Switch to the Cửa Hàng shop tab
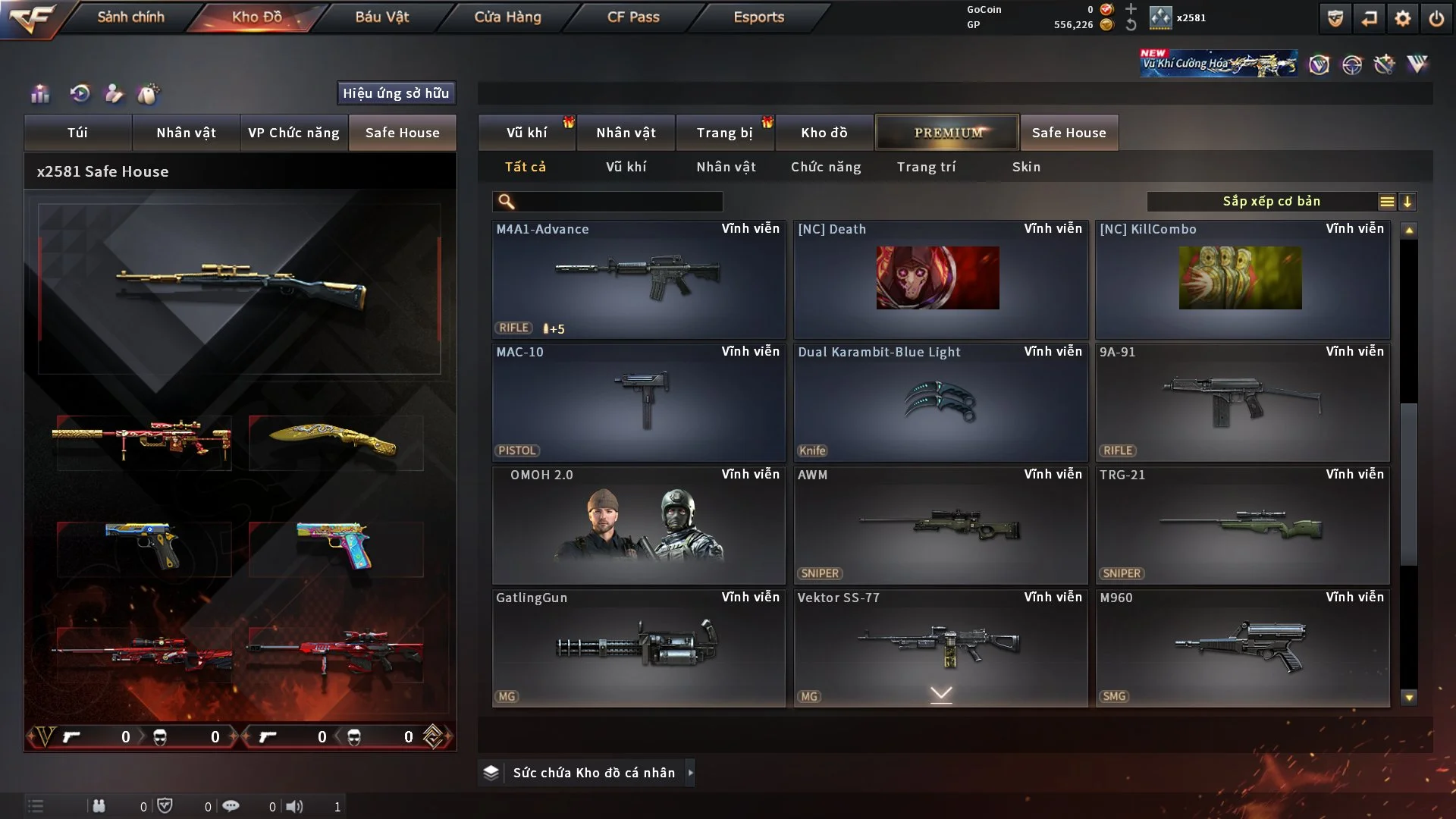Viewport: 1456px width, 819px height. click(x=507, y=17)
